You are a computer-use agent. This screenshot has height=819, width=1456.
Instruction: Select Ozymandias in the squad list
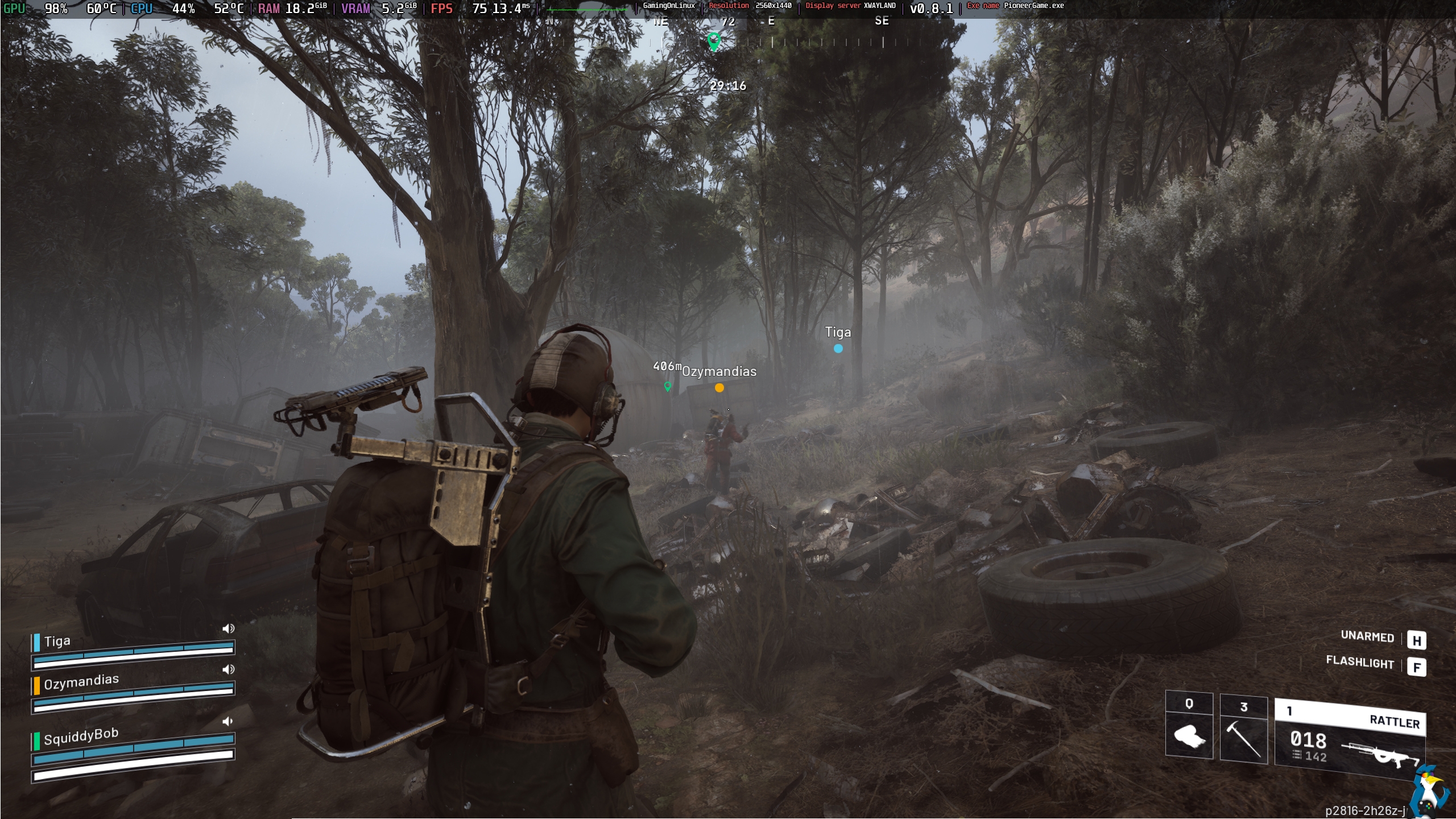(81, 681)
